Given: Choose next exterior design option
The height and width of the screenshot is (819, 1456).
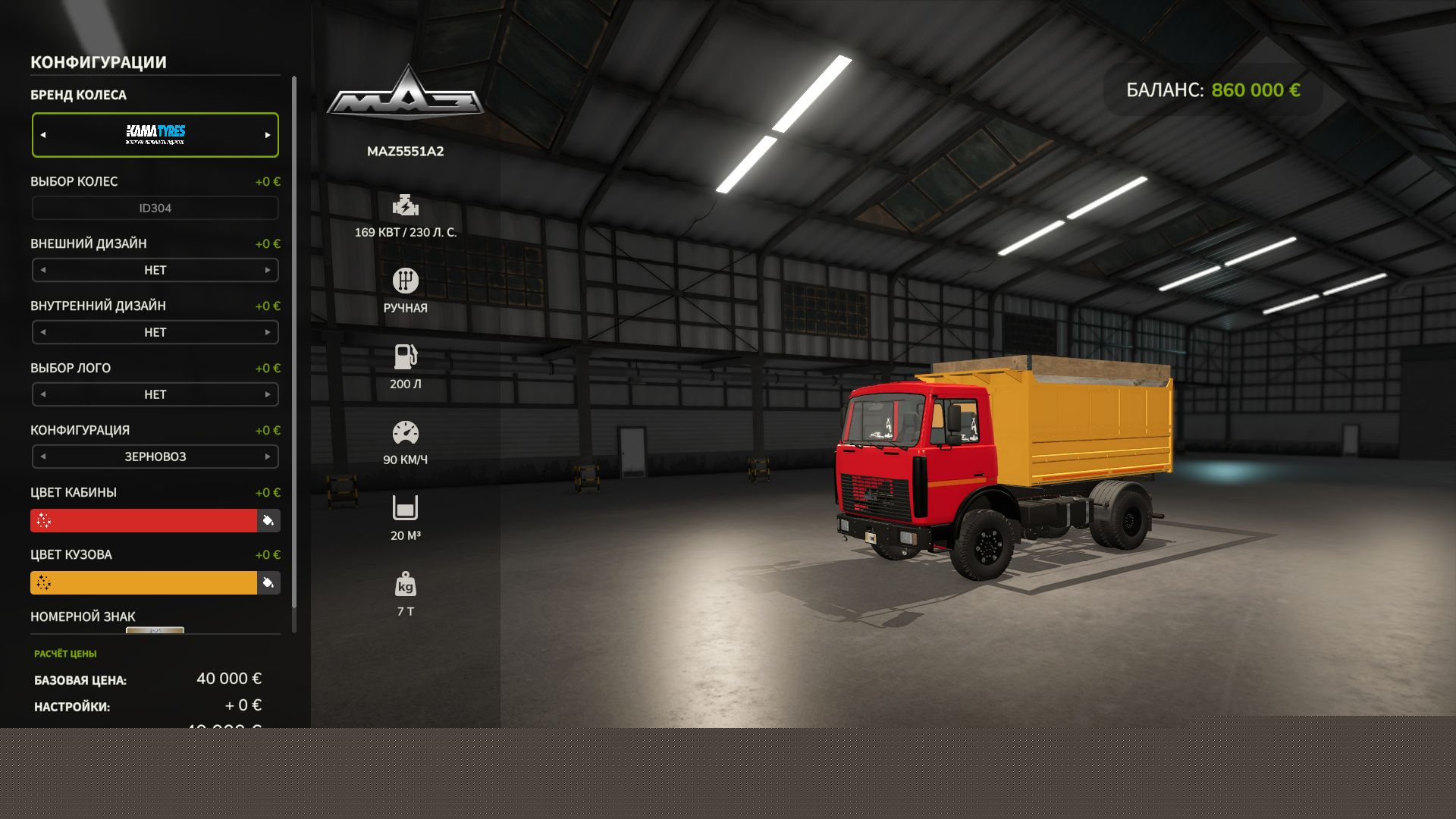Looking at the screenshot, I should pos(268,270).
